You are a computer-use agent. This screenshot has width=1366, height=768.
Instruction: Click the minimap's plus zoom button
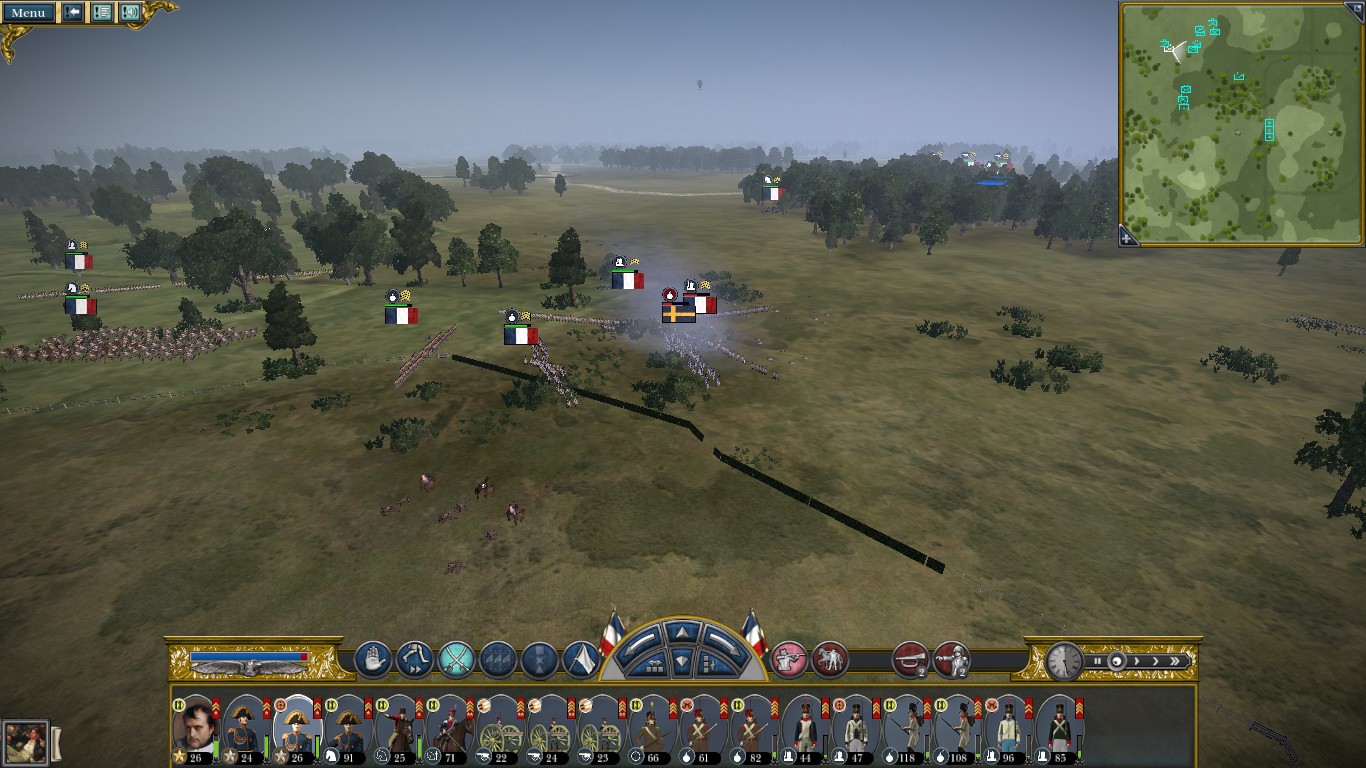coord(1127,238)
